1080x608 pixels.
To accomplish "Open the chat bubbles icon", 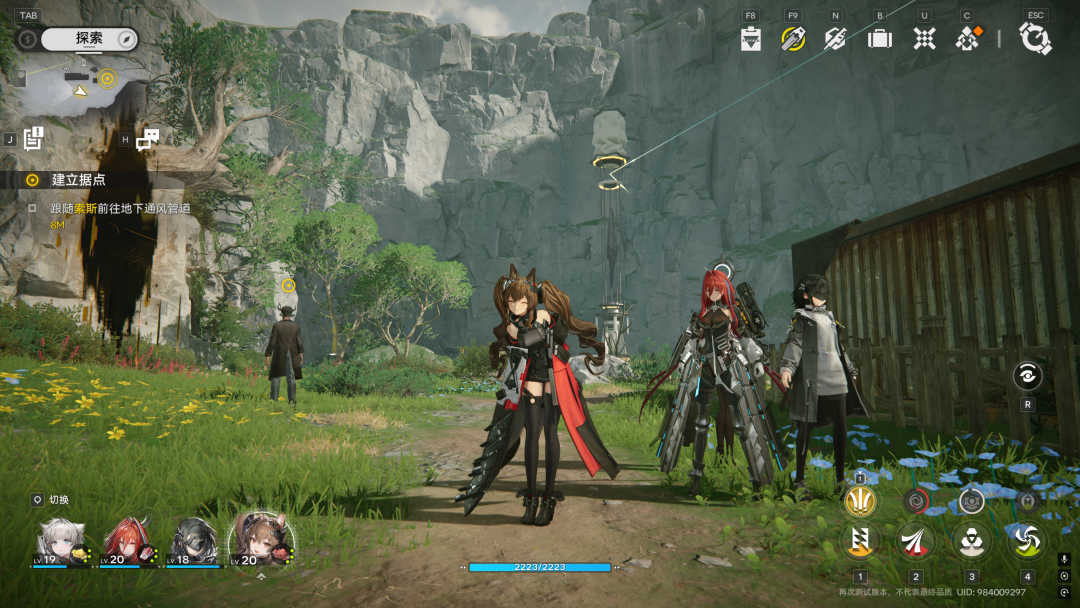I will pos(147,140).
